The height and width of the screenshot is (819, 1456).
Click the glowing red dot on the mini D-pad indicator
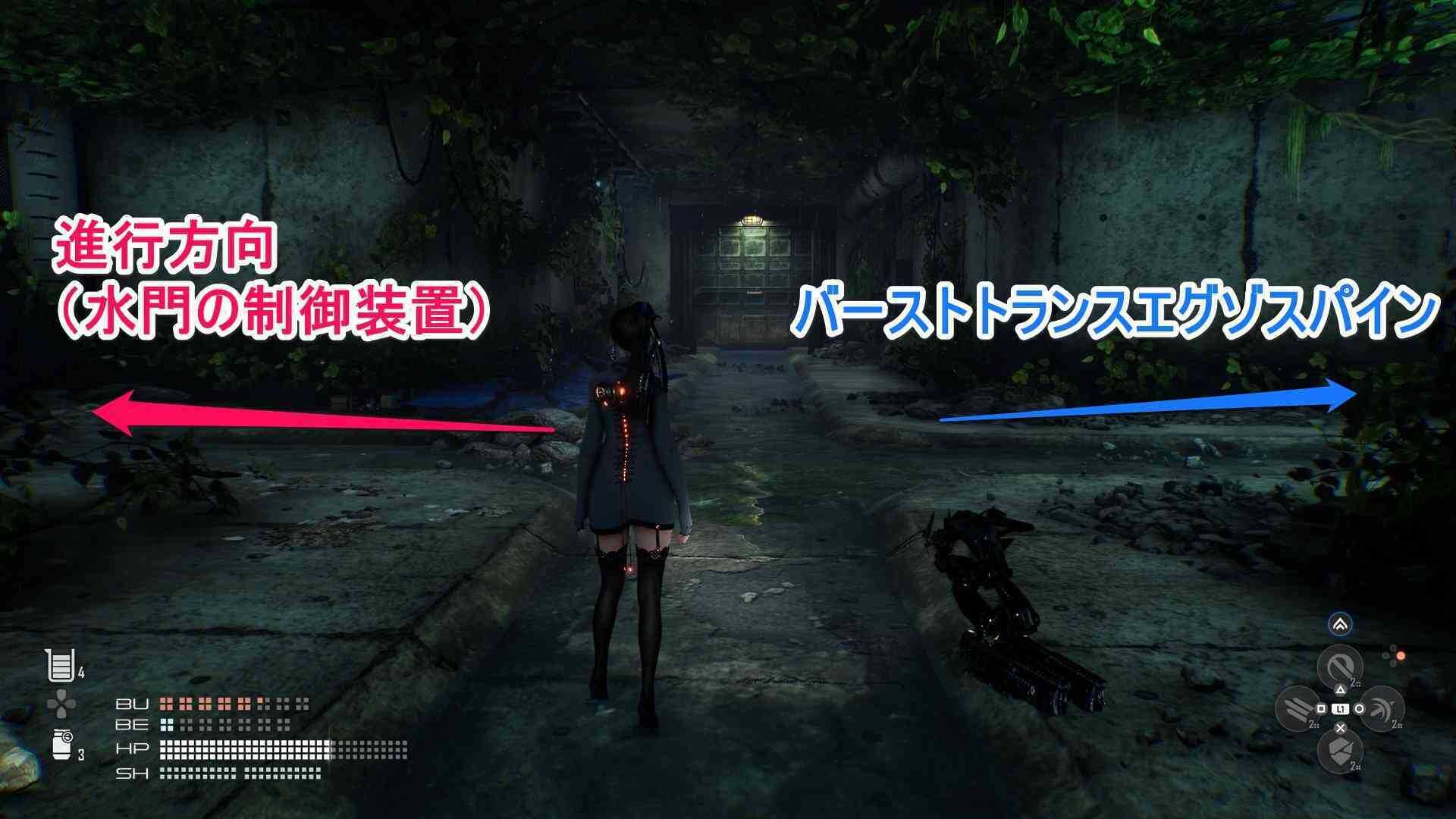(x=1401, y=656)
